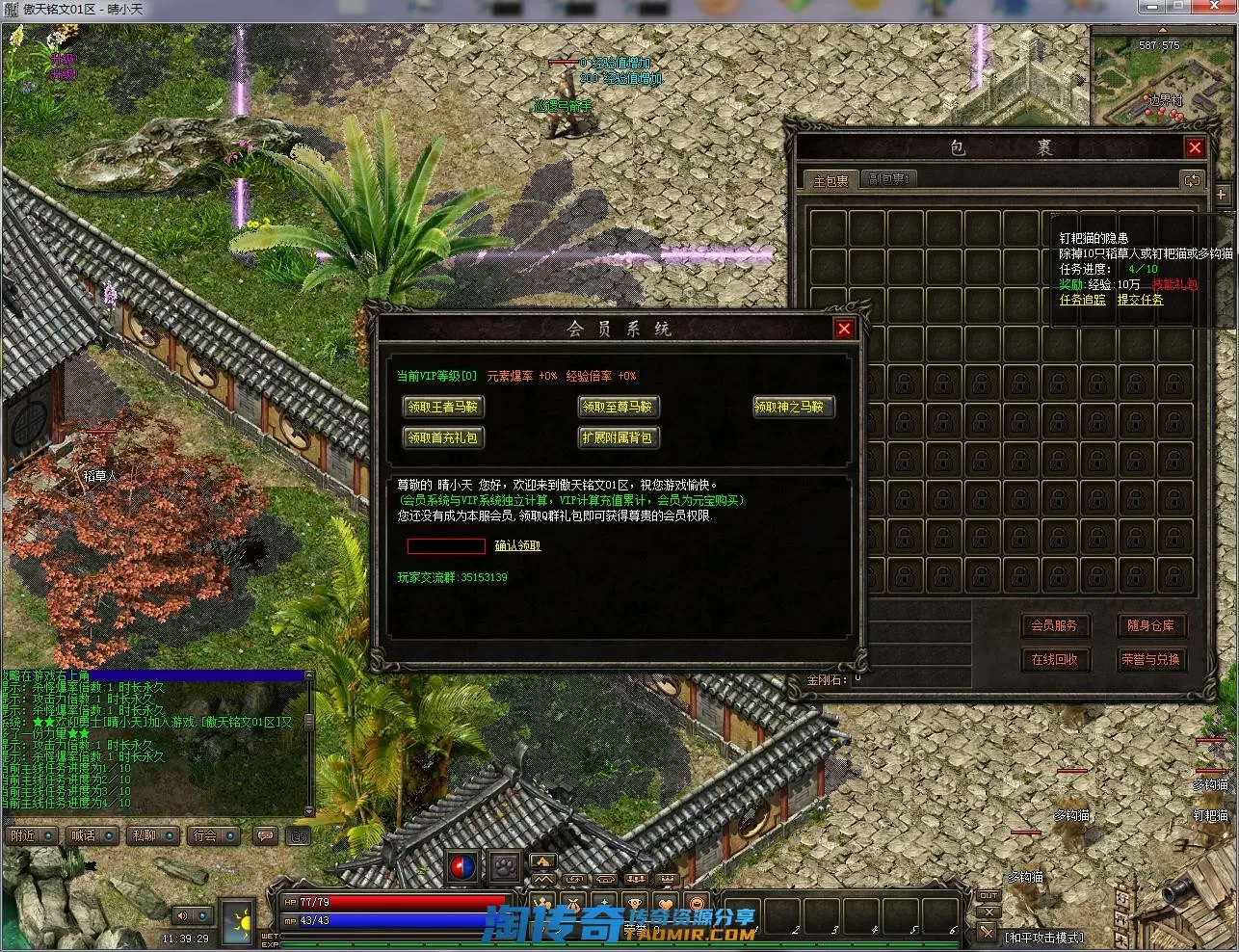The image size is (1239, 952).
Task: Claim the 领取神之马鞍 reward
Action: click(x=793, y=407)
